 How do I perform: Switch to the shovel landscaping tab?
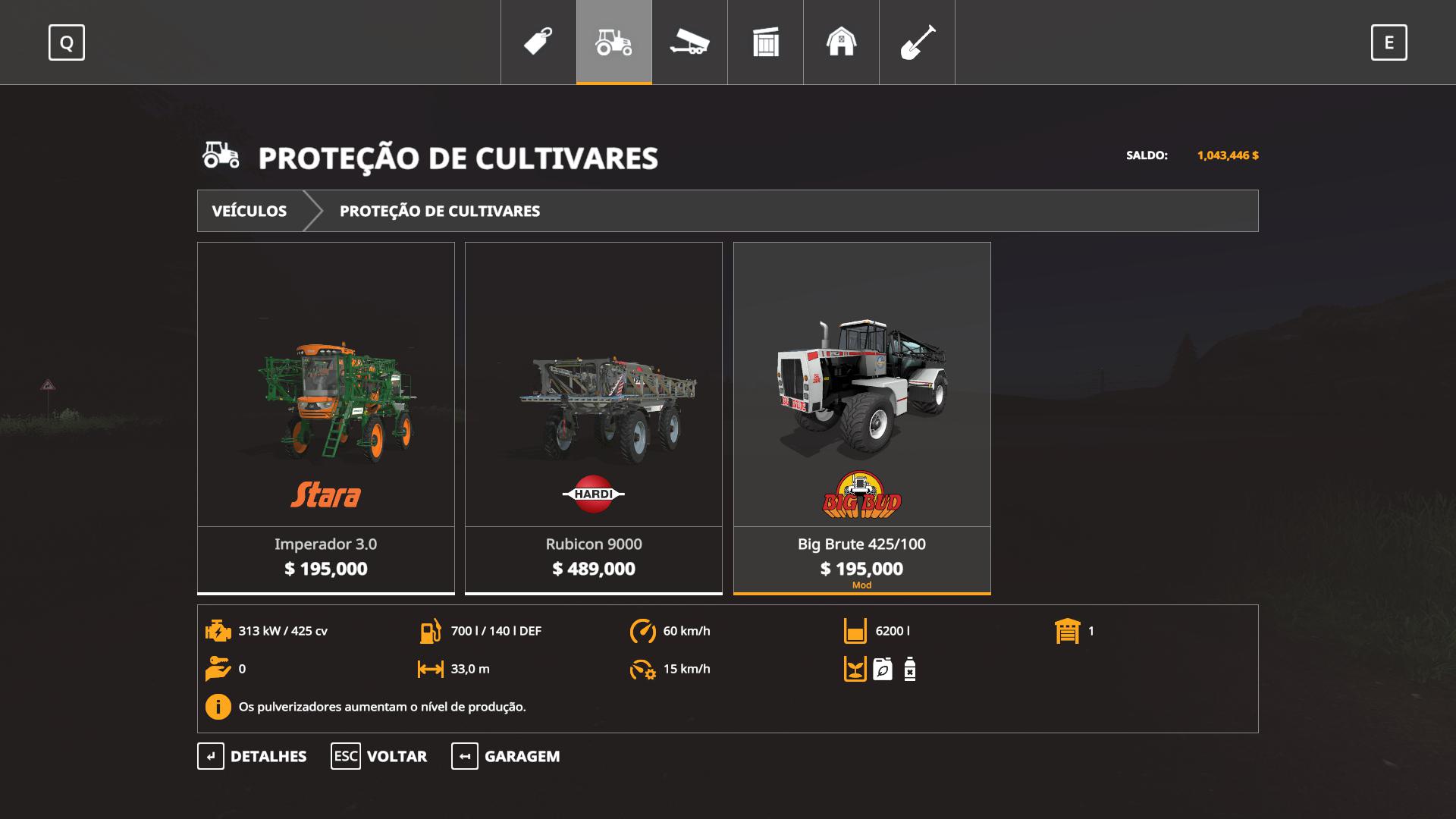click(x=917, y=42)
